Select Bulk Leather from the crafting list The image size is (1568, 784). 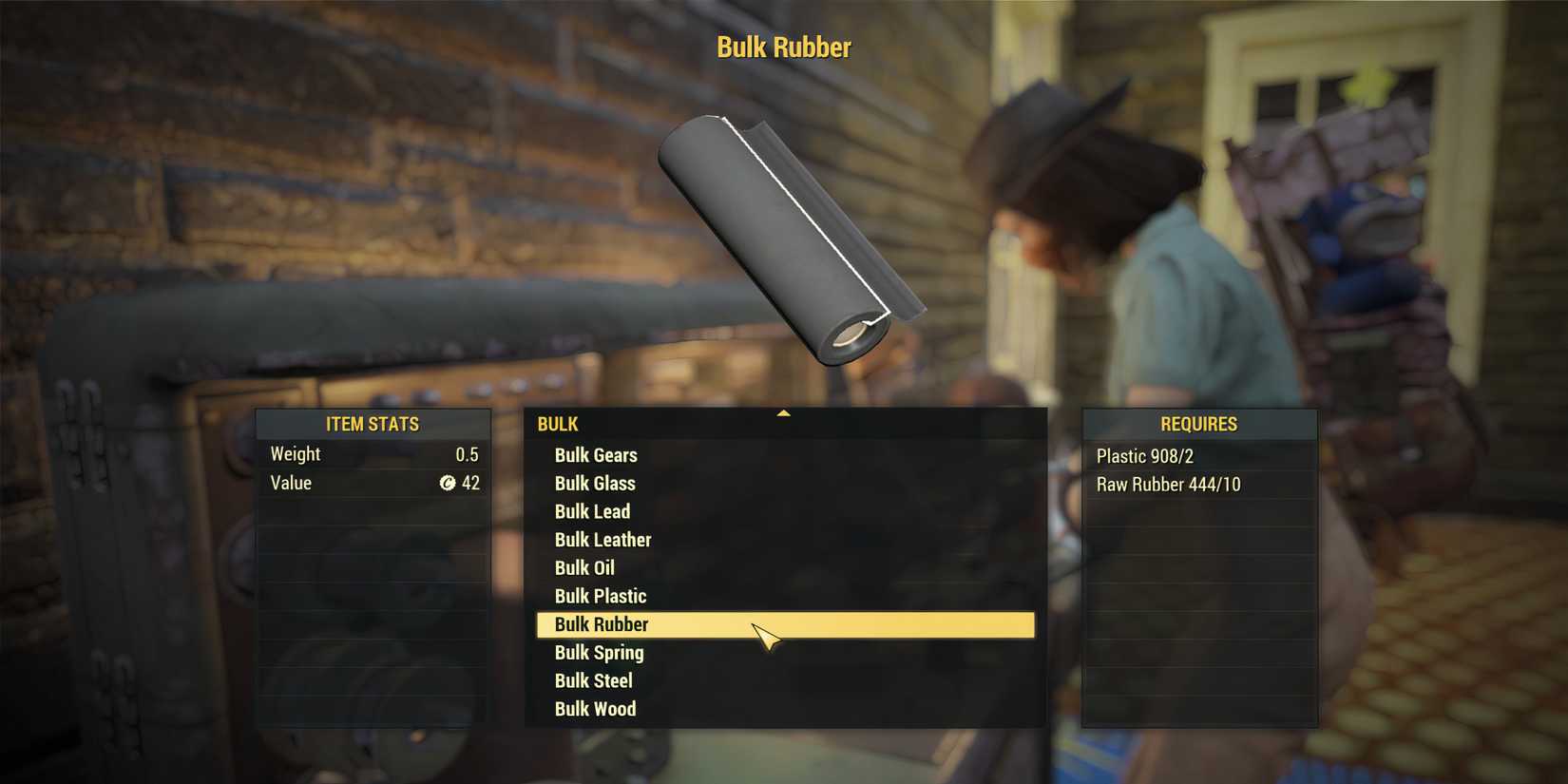tap(602, 540)
